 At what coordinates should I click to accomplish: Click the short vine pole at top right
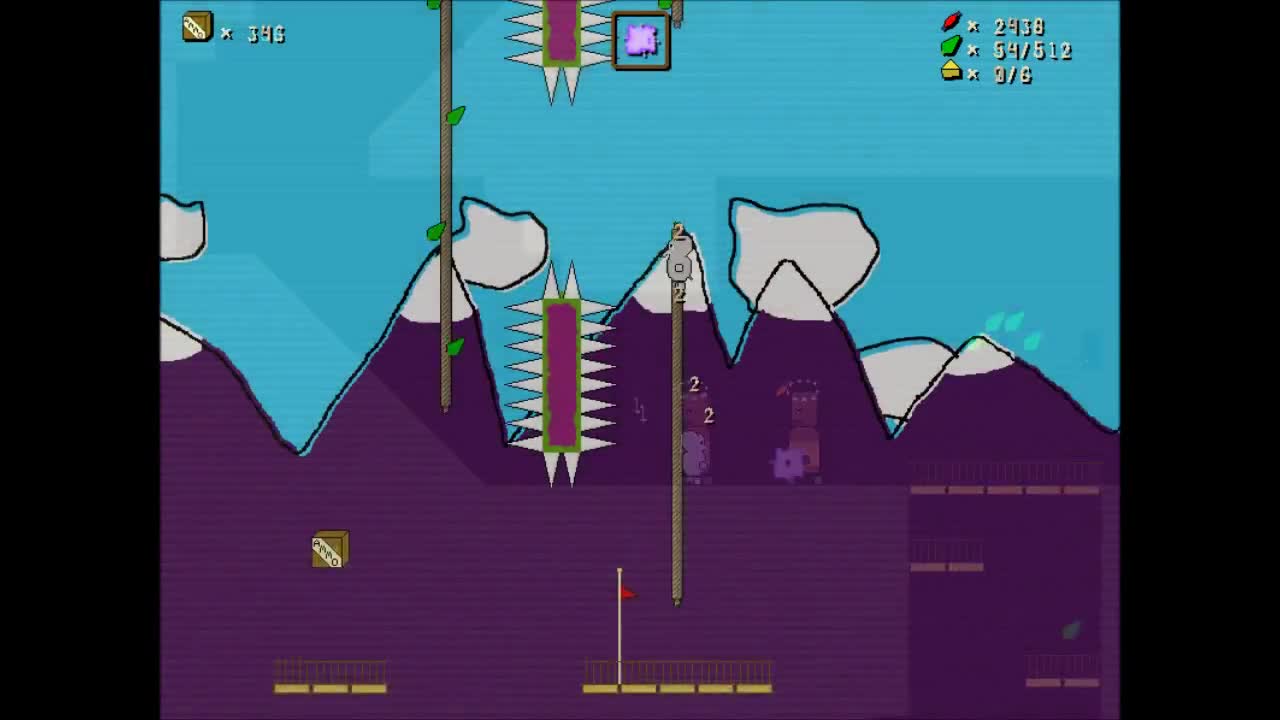tap(676, 15)
